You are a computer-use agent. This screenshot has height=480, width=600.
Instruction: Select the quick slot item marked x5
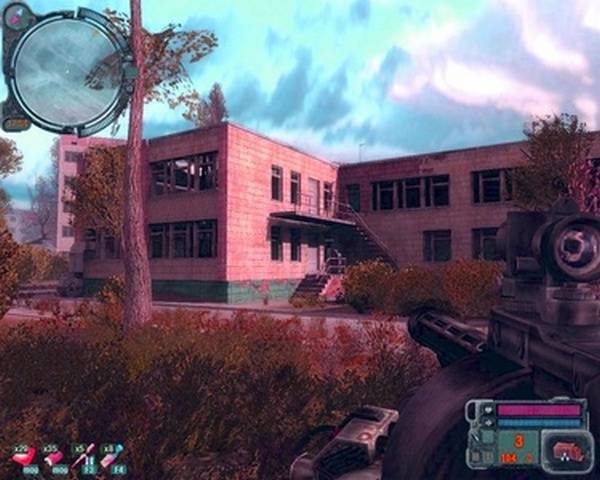83,457
